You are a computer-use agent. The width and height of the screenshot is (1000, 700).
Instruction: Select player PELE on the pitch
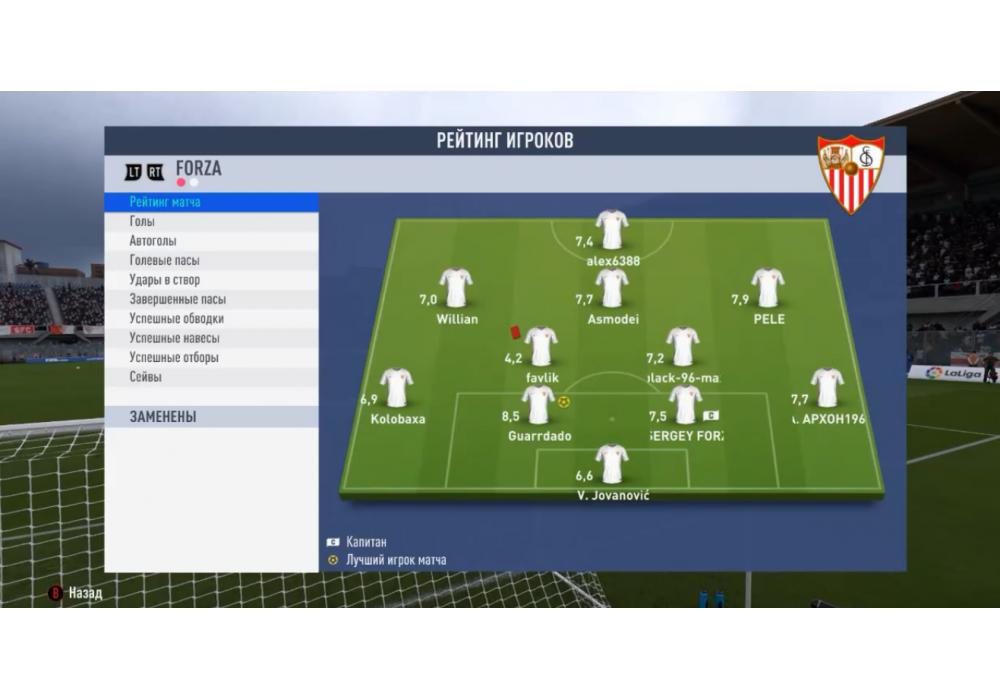coord(767,288)
